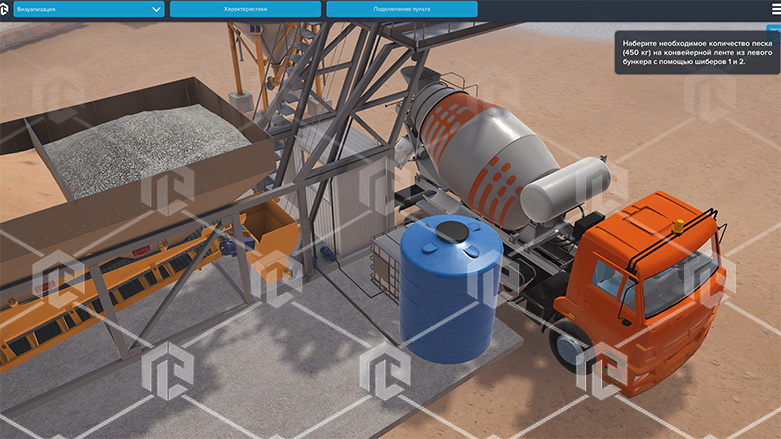Open the hamburger menu
781x439 pixels.
tap(774, 9)
